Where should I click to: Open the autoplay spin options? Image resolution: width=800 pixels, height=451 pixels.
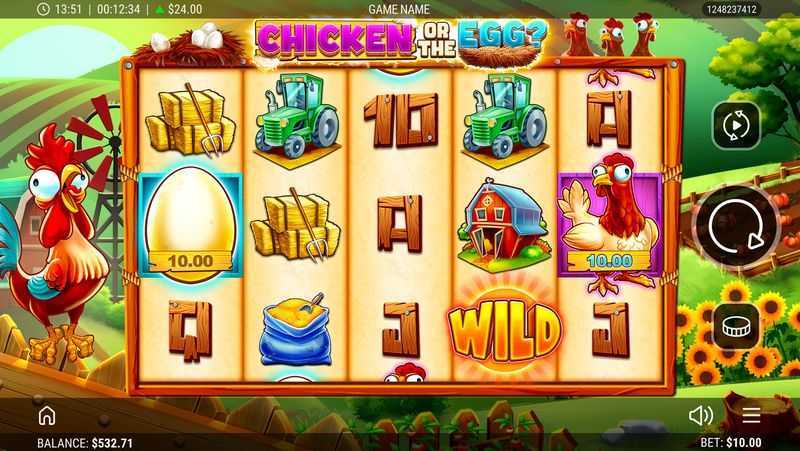737,125
